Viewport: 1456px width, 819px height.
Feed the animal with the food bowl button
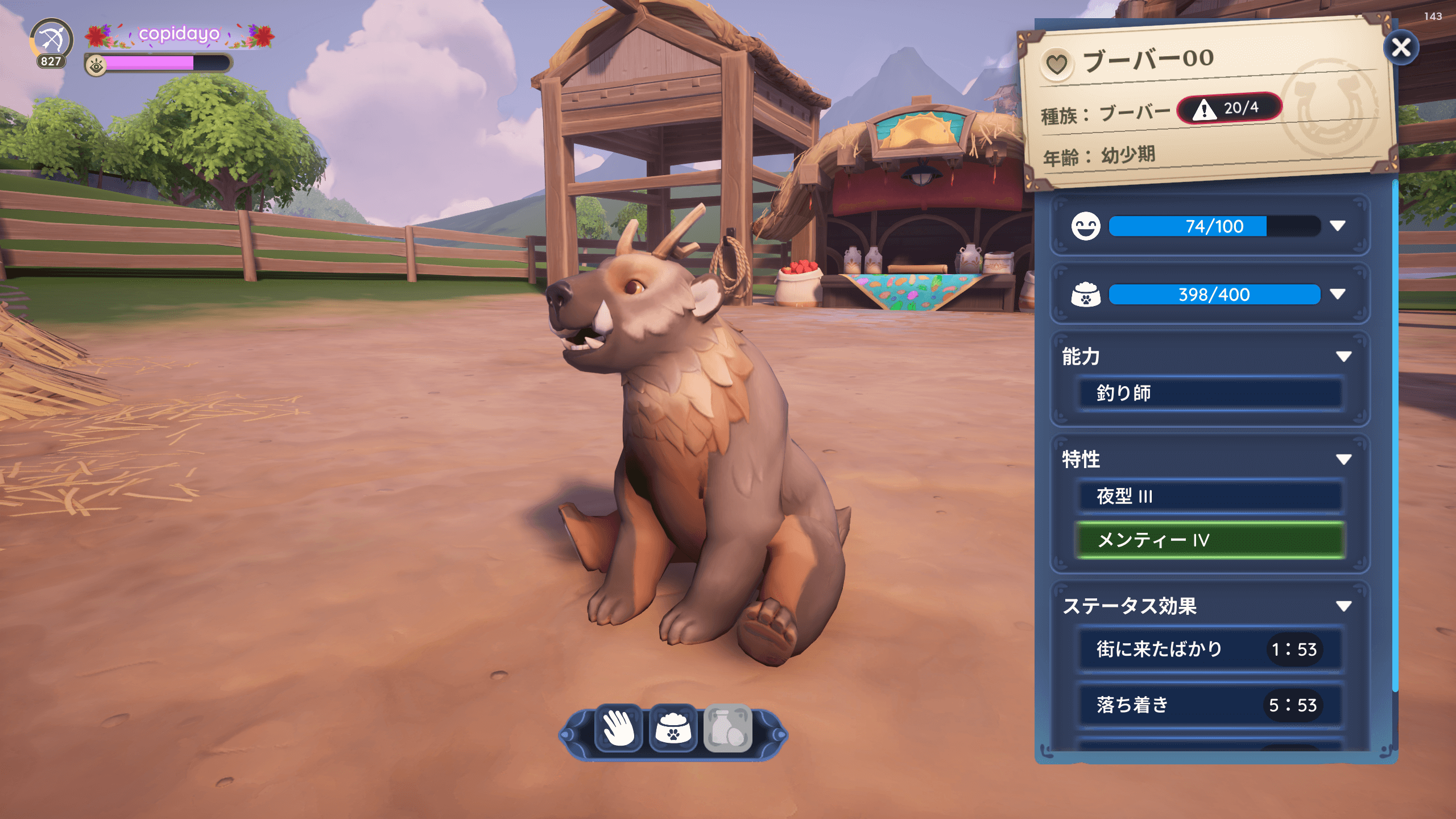(x=673, y=728)
